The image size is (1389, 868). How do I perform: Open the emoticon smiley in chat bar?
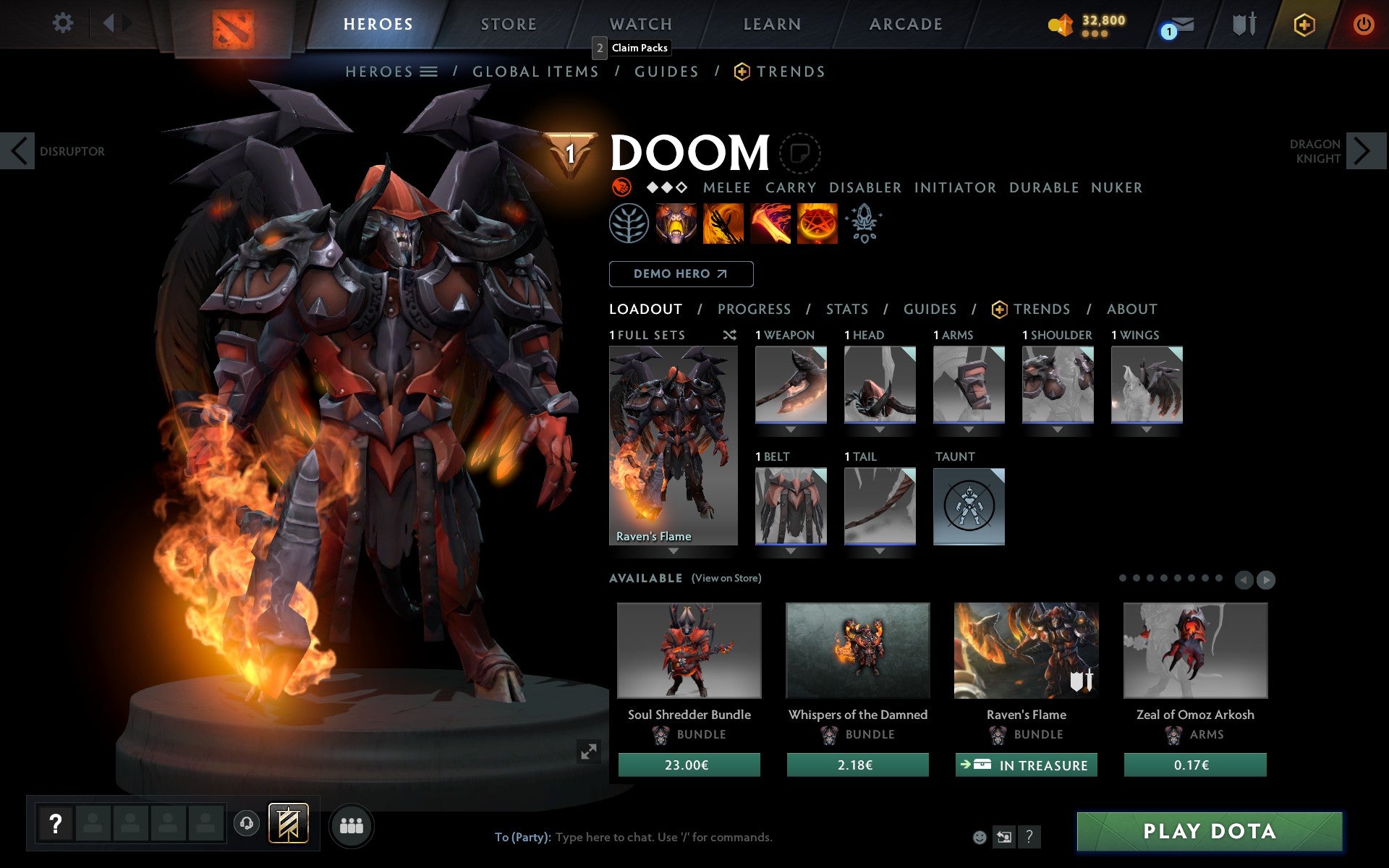tap(980, 837)
